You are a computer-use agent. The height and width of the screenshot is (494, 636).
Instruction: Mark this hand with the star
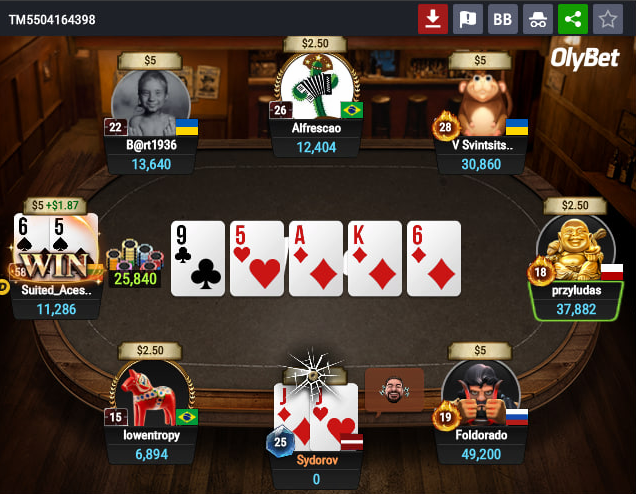(606, 19)
